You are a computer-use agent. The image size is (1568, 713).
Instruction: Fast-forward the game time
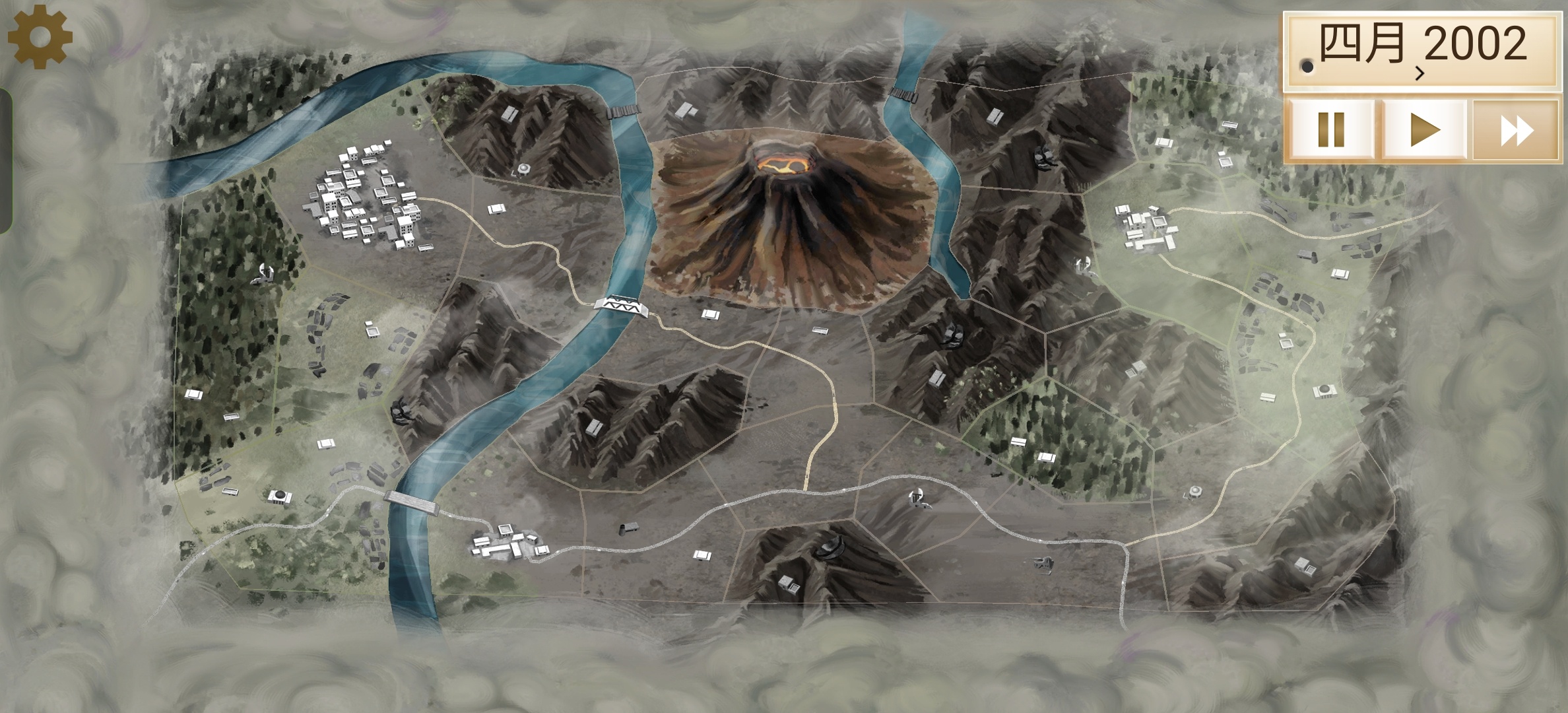click(x=1517, y=130)
